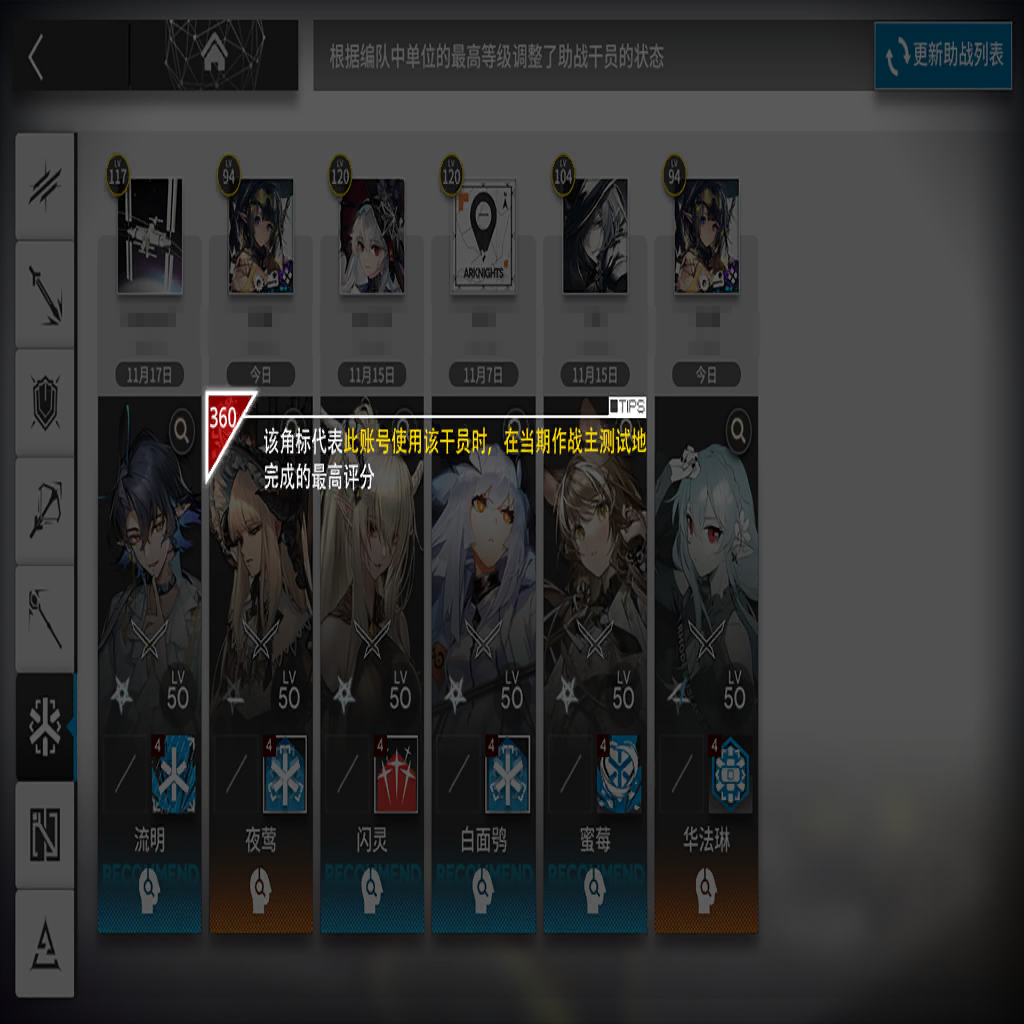The image size is (1024, 1024).
Task: Select the highlighted Medic class tab
Action: point(45,726)
